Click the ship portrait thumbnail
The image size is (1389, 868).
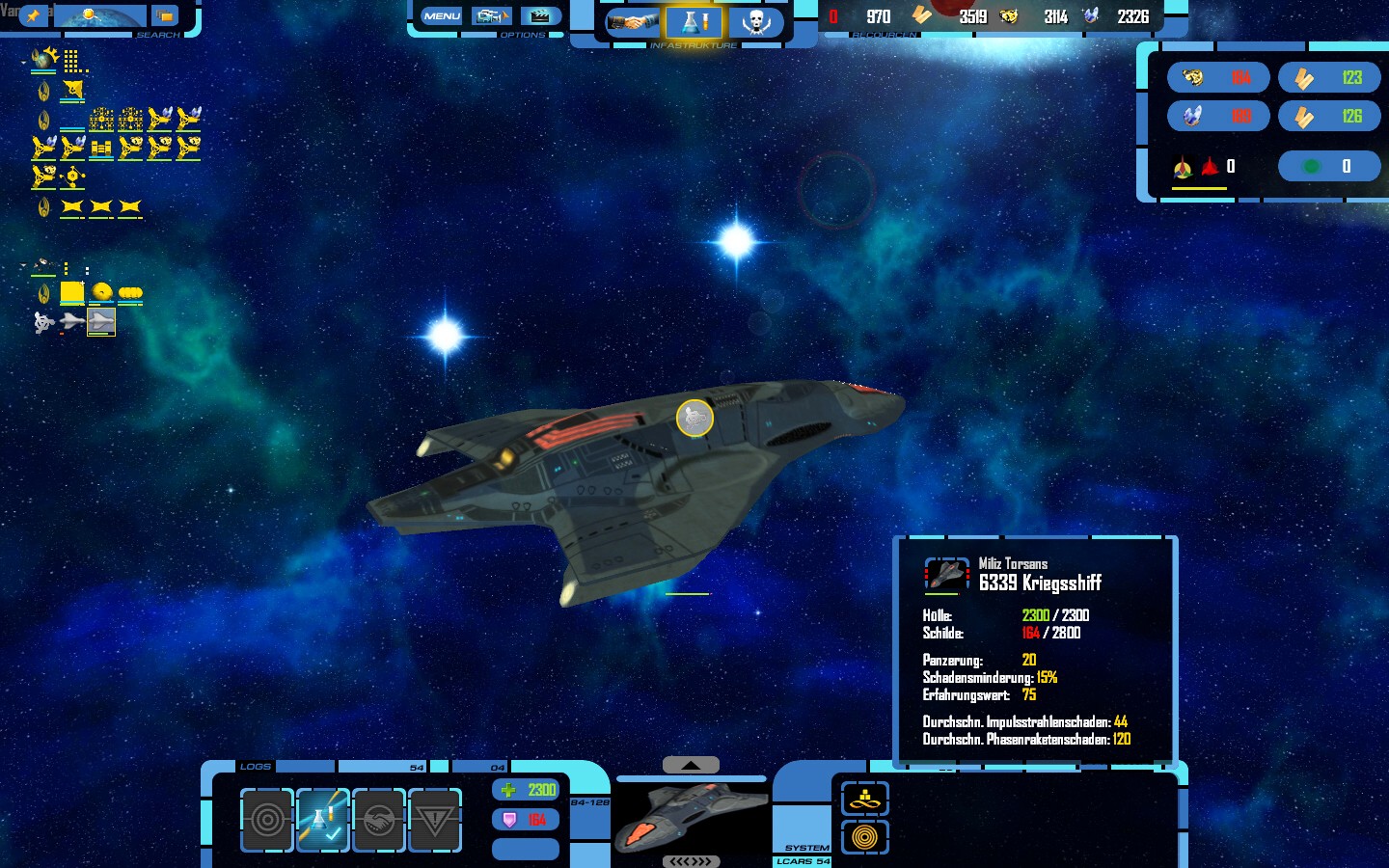click(691, 816)
